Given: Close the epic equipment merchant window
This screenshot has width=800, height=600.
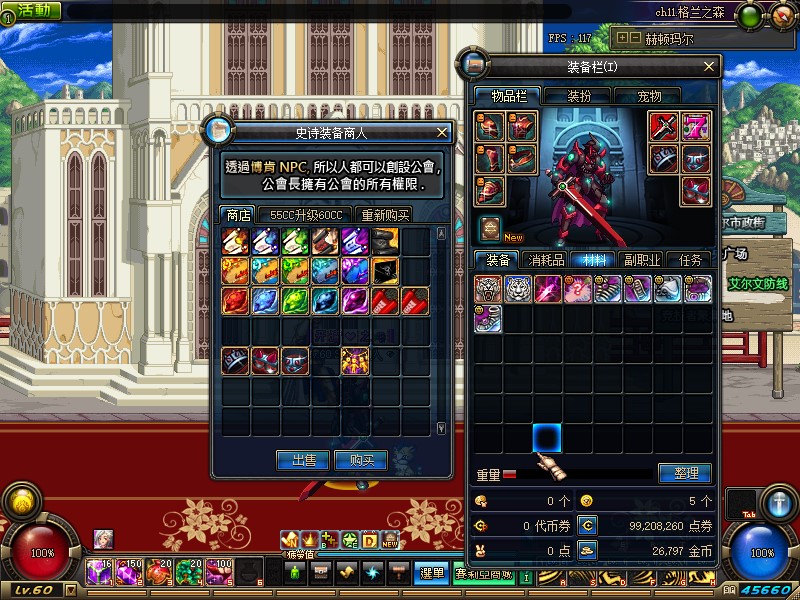Looking at the screenshot, I should 442,132.
